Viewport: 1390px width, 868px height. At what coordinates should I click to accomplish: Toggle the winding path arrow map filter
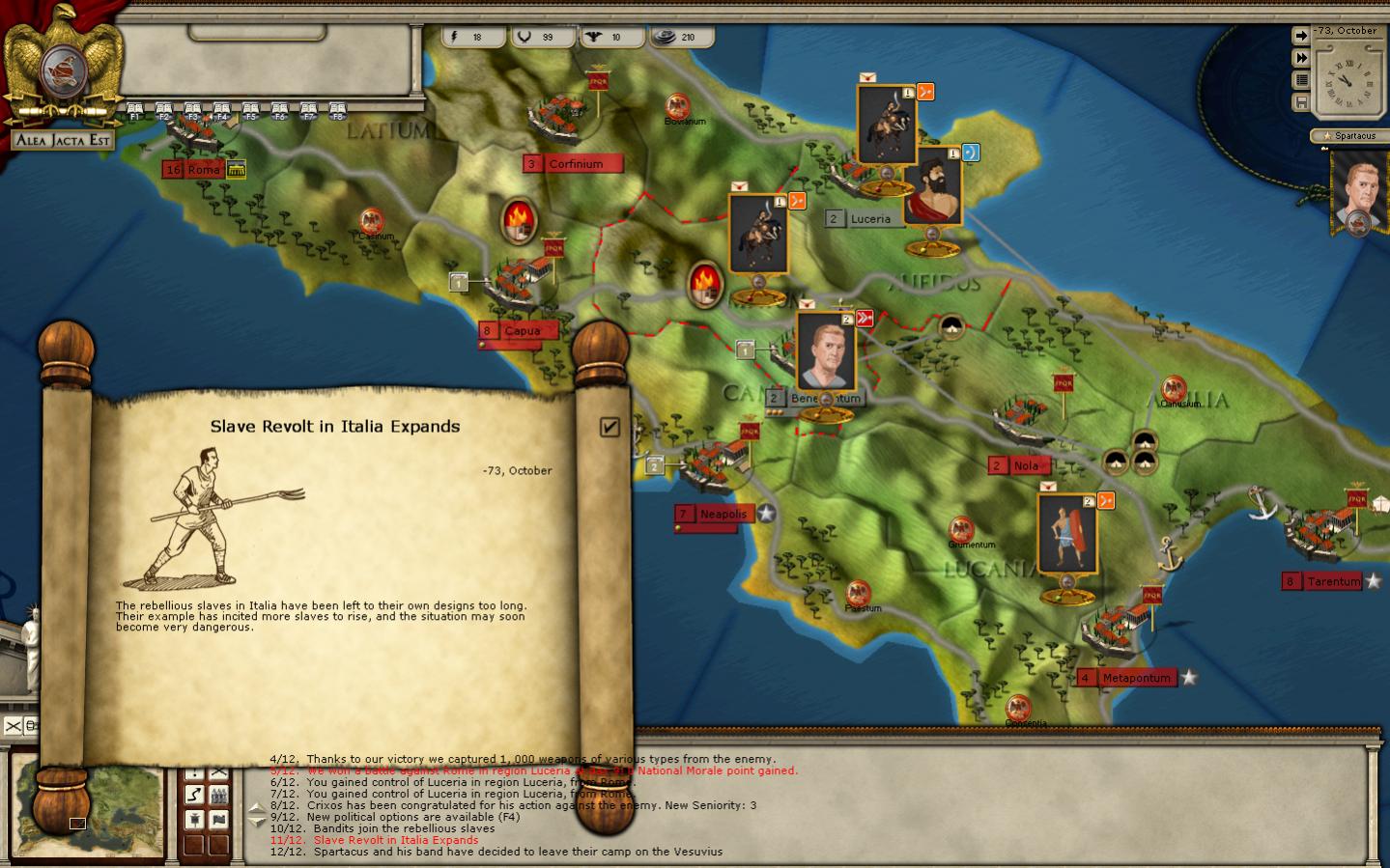[194, 794]
